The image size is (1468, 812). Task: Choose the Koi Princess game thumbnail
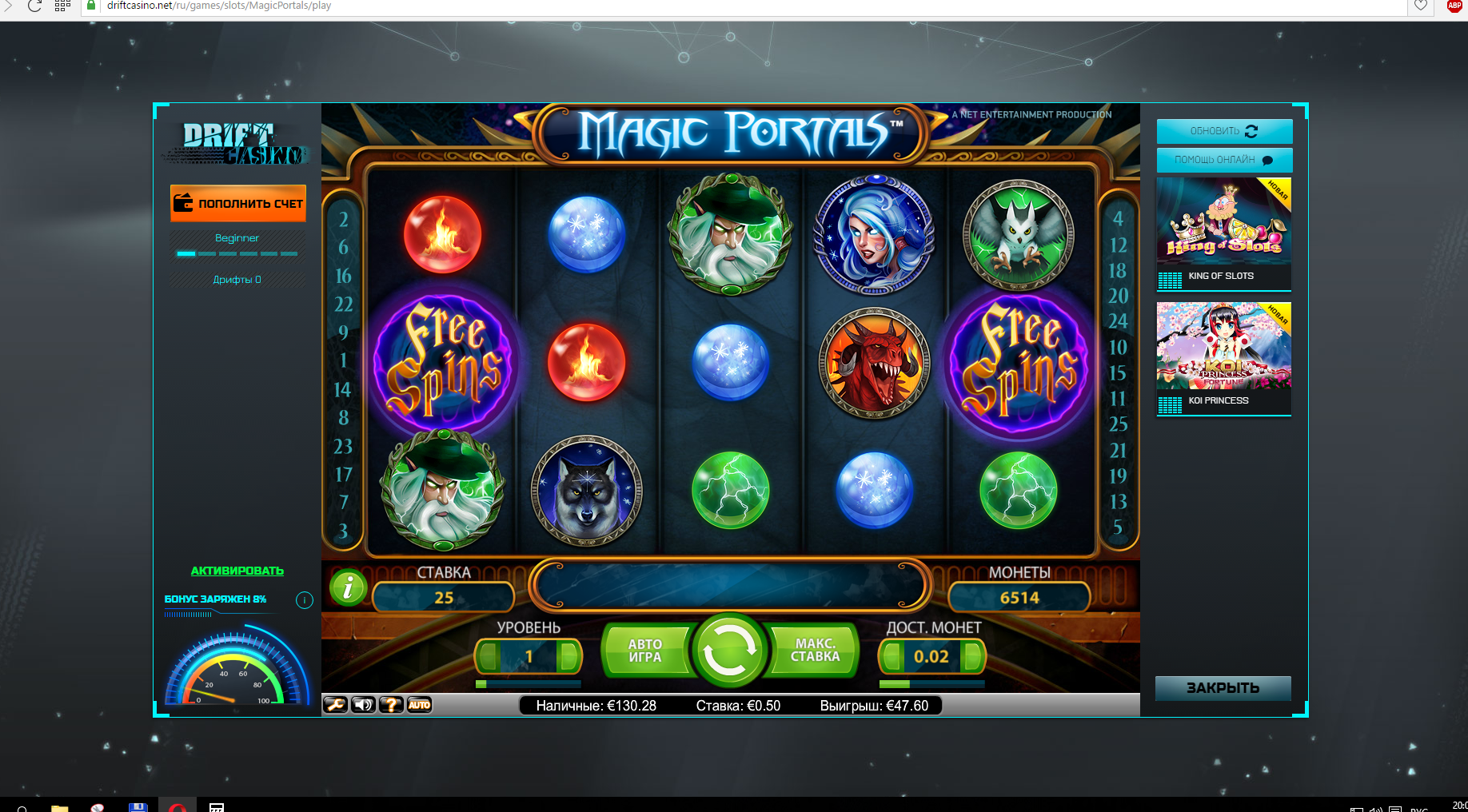coord(1223,357)
